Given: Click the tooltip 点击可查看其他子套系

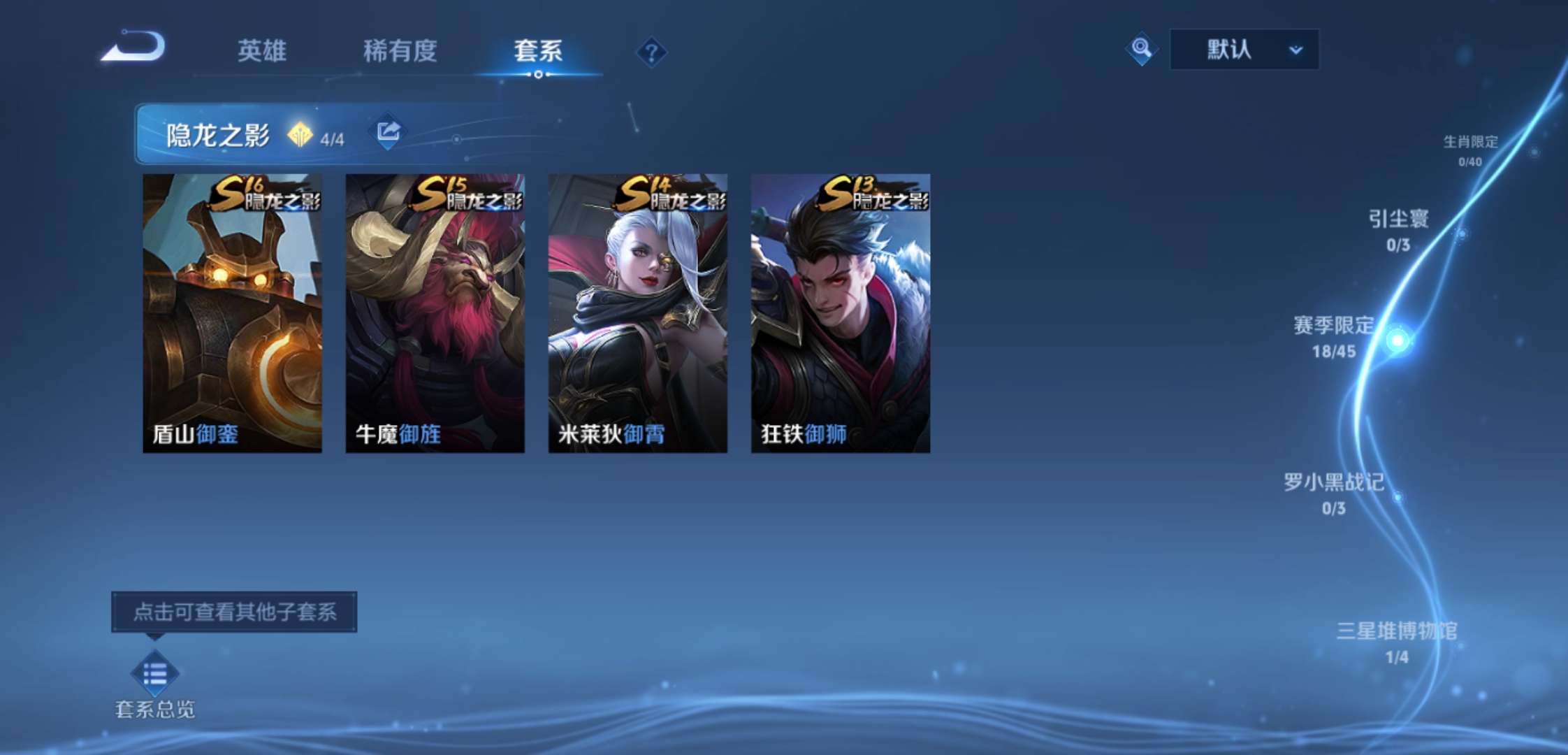Looking at the screenshot, I should click(x=236, y=610).
